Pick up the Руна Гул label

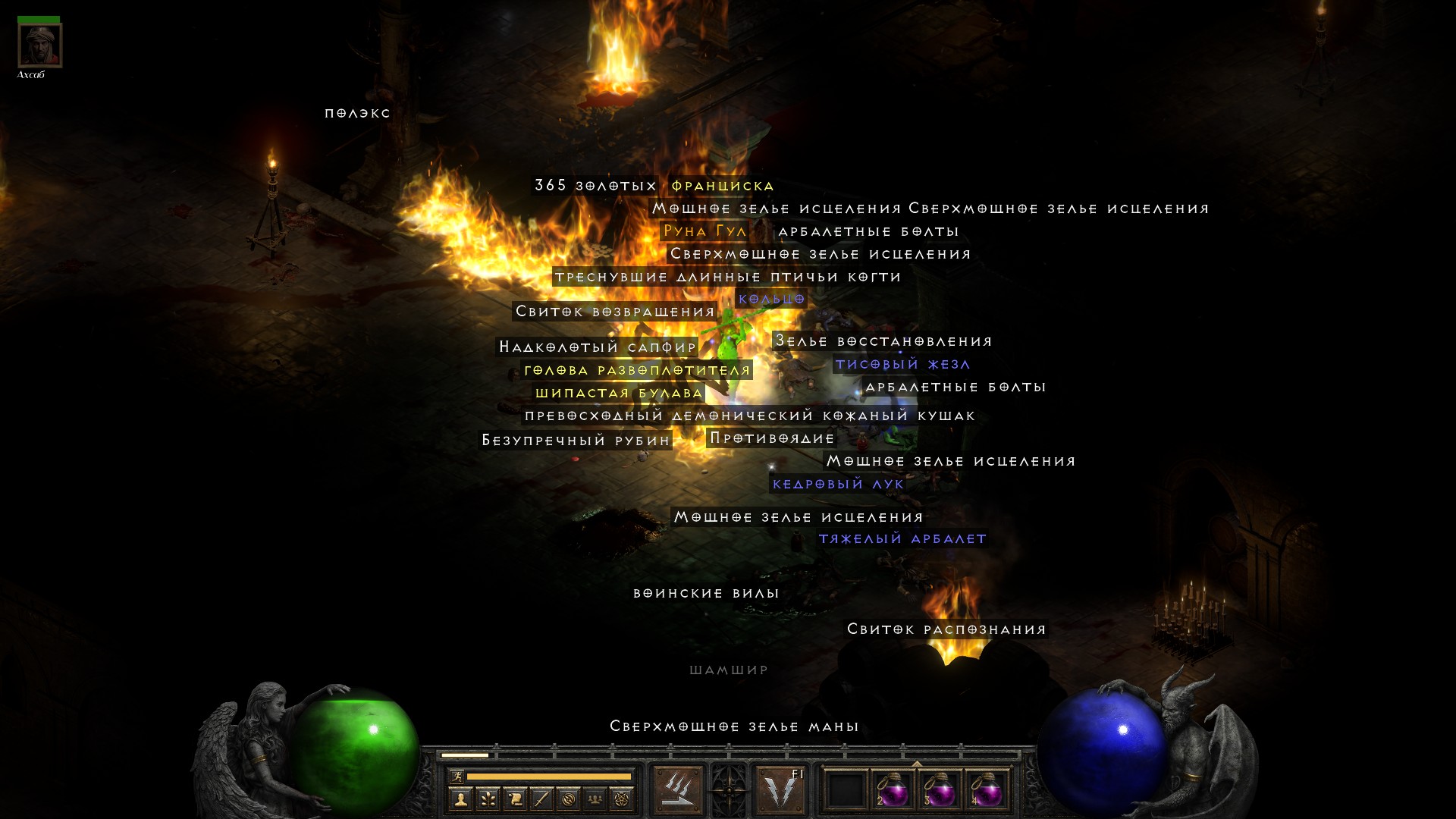pos(704,231)
